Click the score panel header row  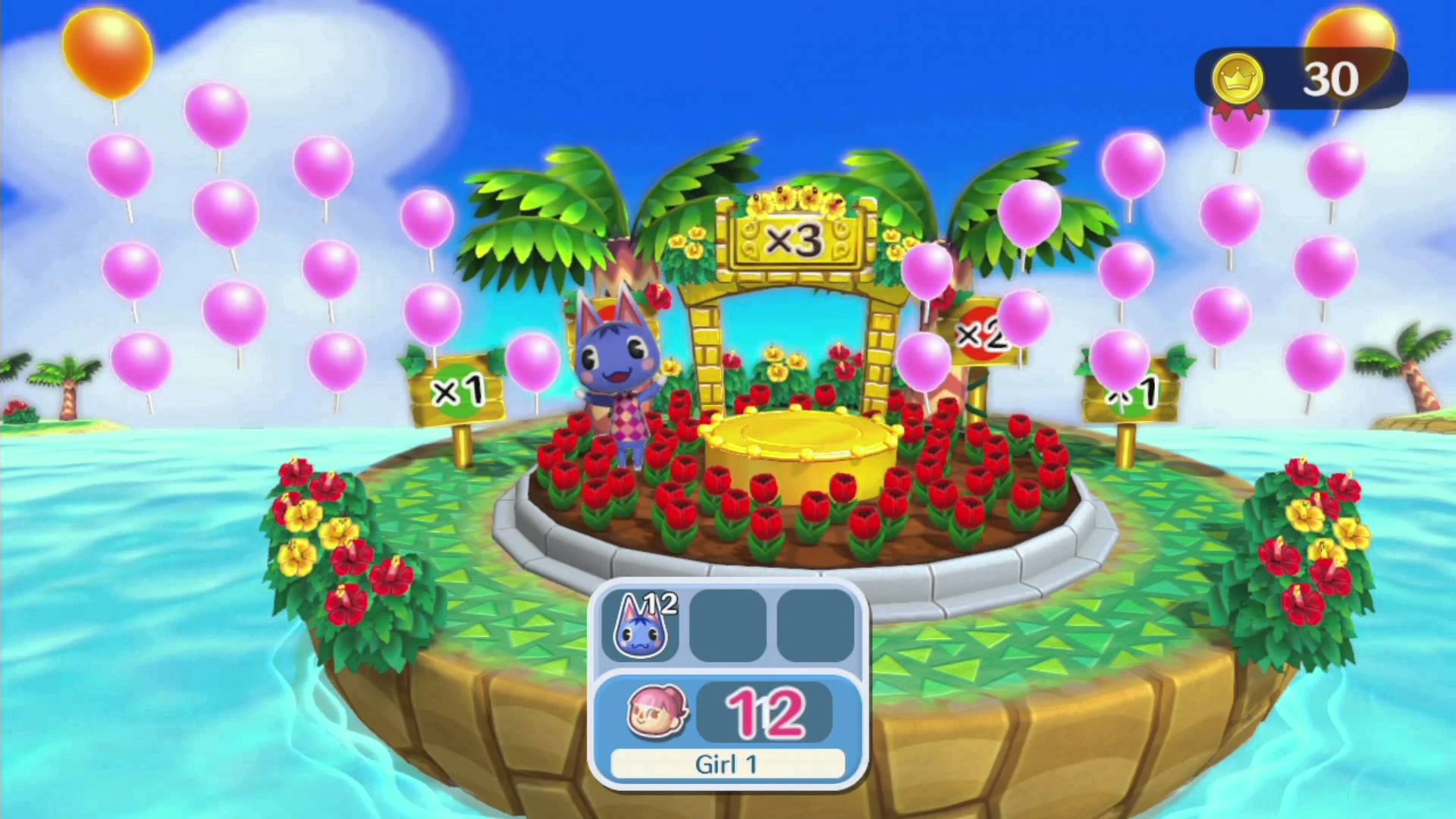pyautogui.click(x=728, y=626)
